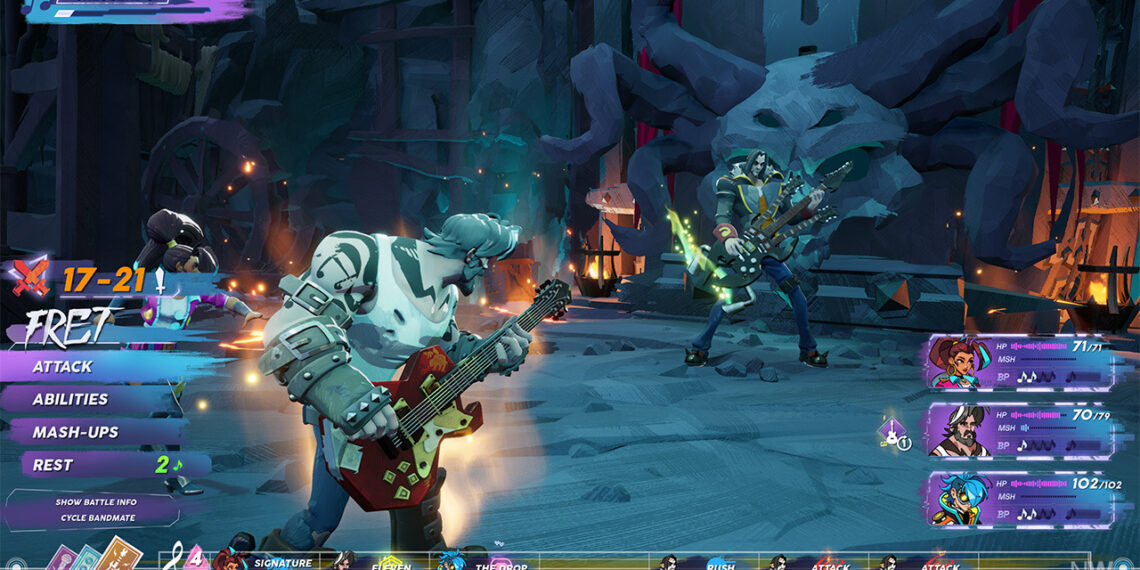Screen dimensions: 1140x570
Task: Click the crossed swords damage icon
Action: [x=30, y=279]
